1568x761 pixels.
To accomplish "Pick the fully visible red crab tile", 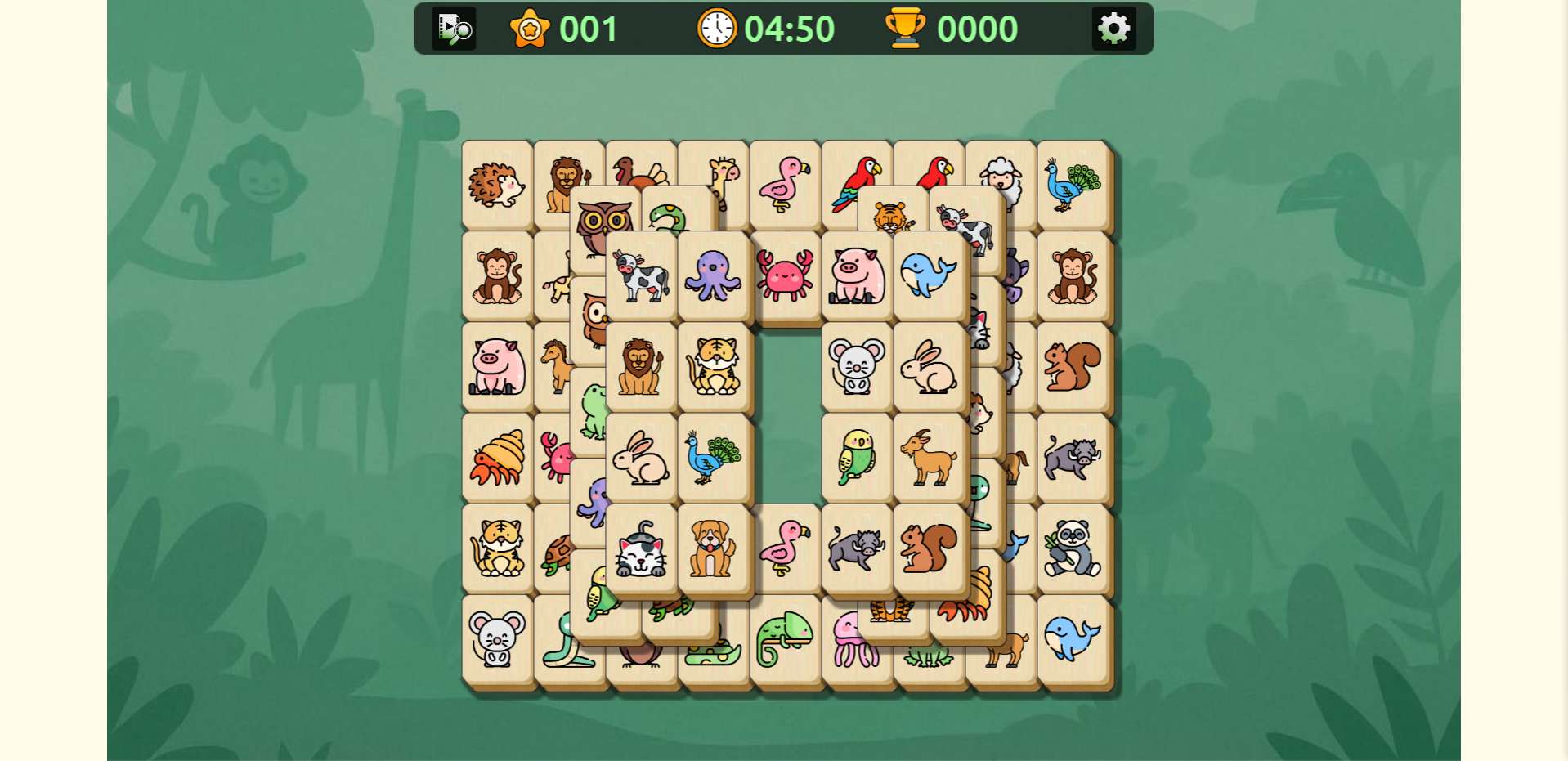I will [785, 275].
